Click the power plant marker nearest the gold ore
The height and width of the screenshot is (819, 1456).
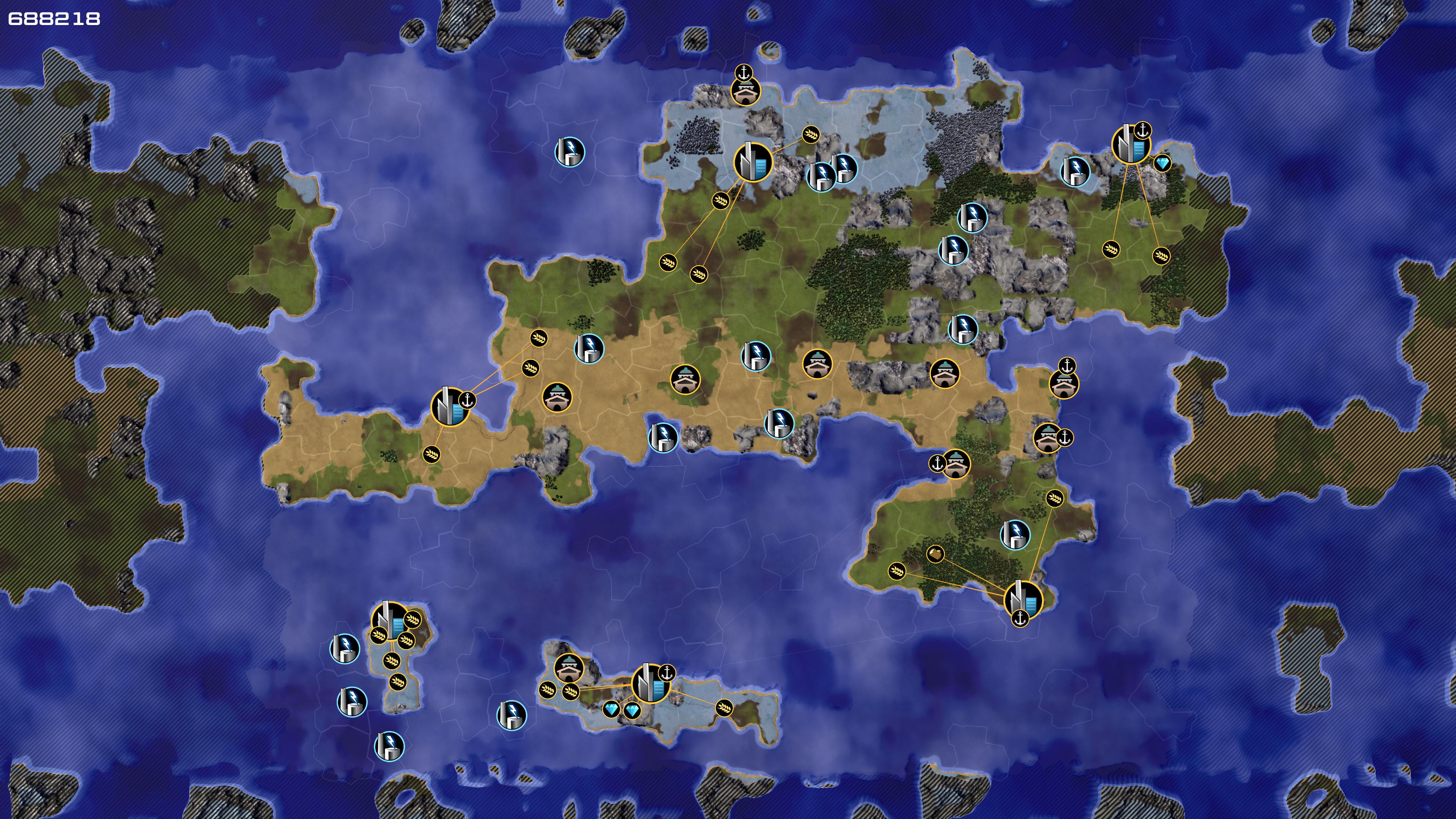click(1015, 534)
